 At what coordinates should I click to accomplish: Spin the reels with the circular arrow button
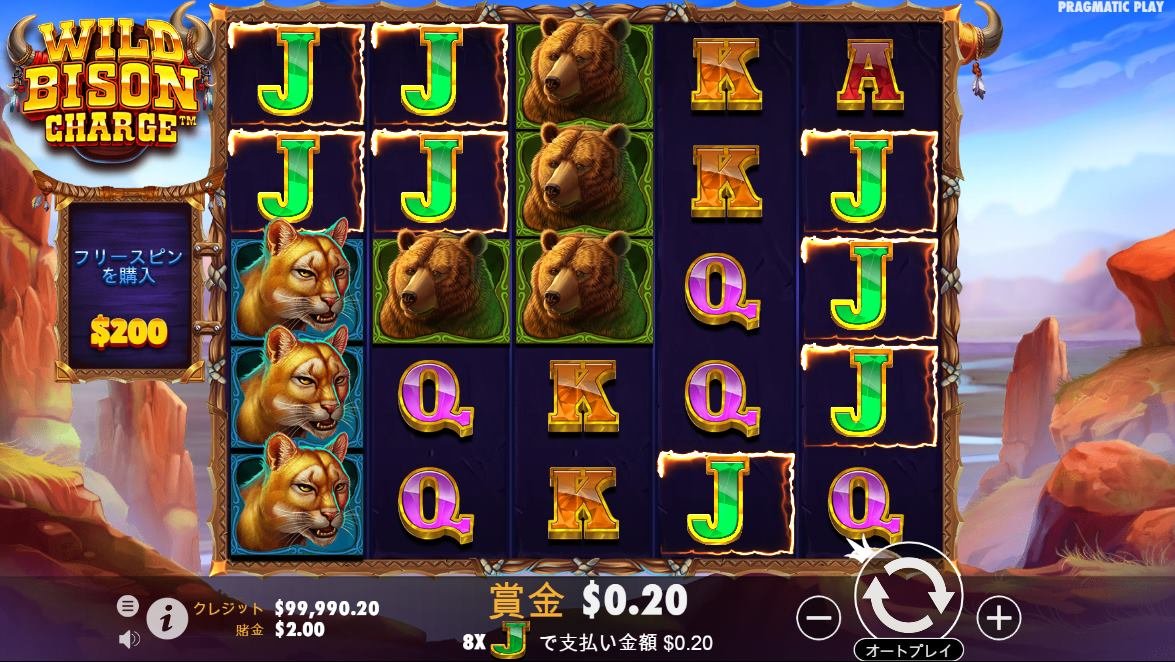(908, 595)
